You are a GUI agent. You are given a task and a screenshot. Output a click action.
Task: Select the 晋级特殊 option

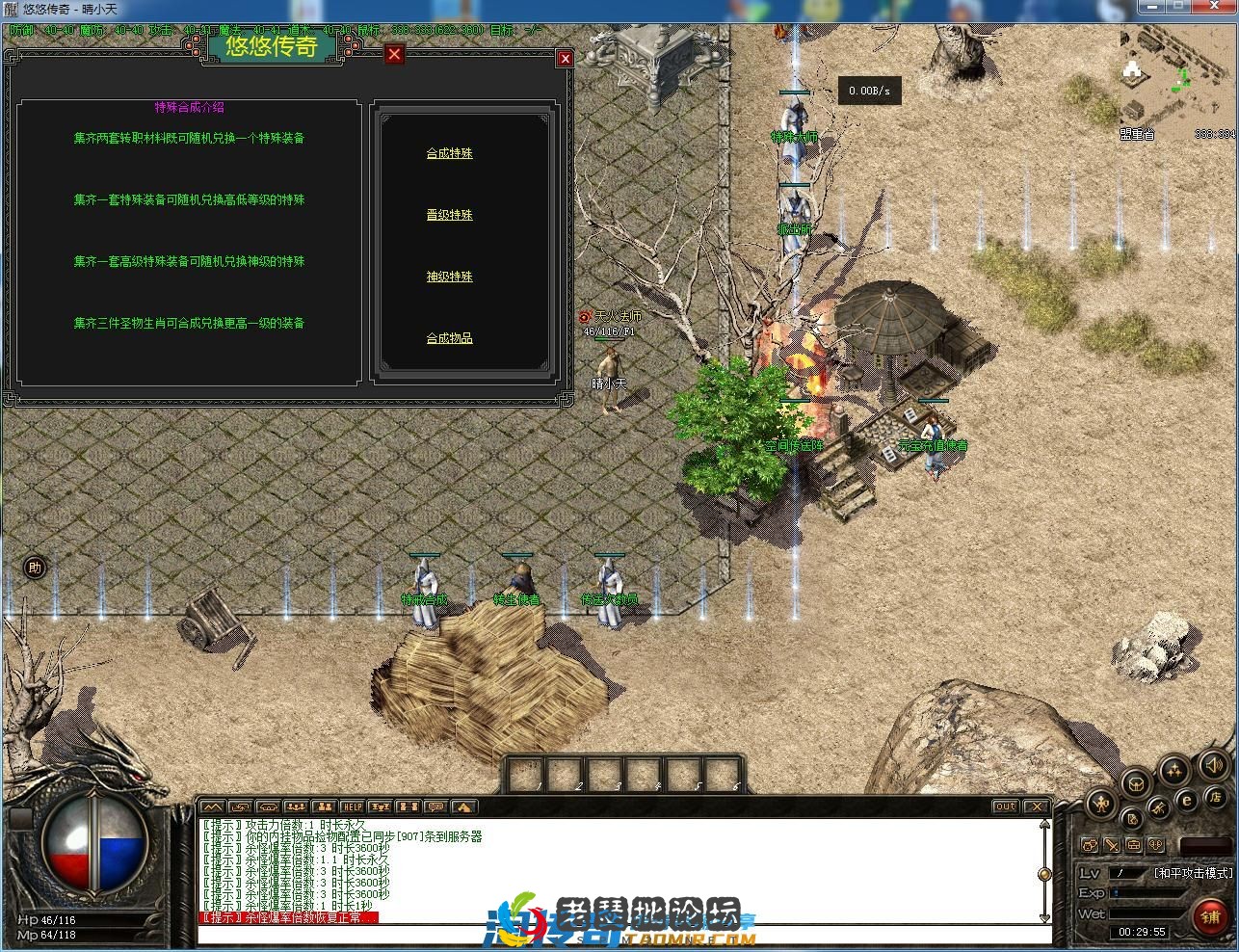[x=449, y=215]
